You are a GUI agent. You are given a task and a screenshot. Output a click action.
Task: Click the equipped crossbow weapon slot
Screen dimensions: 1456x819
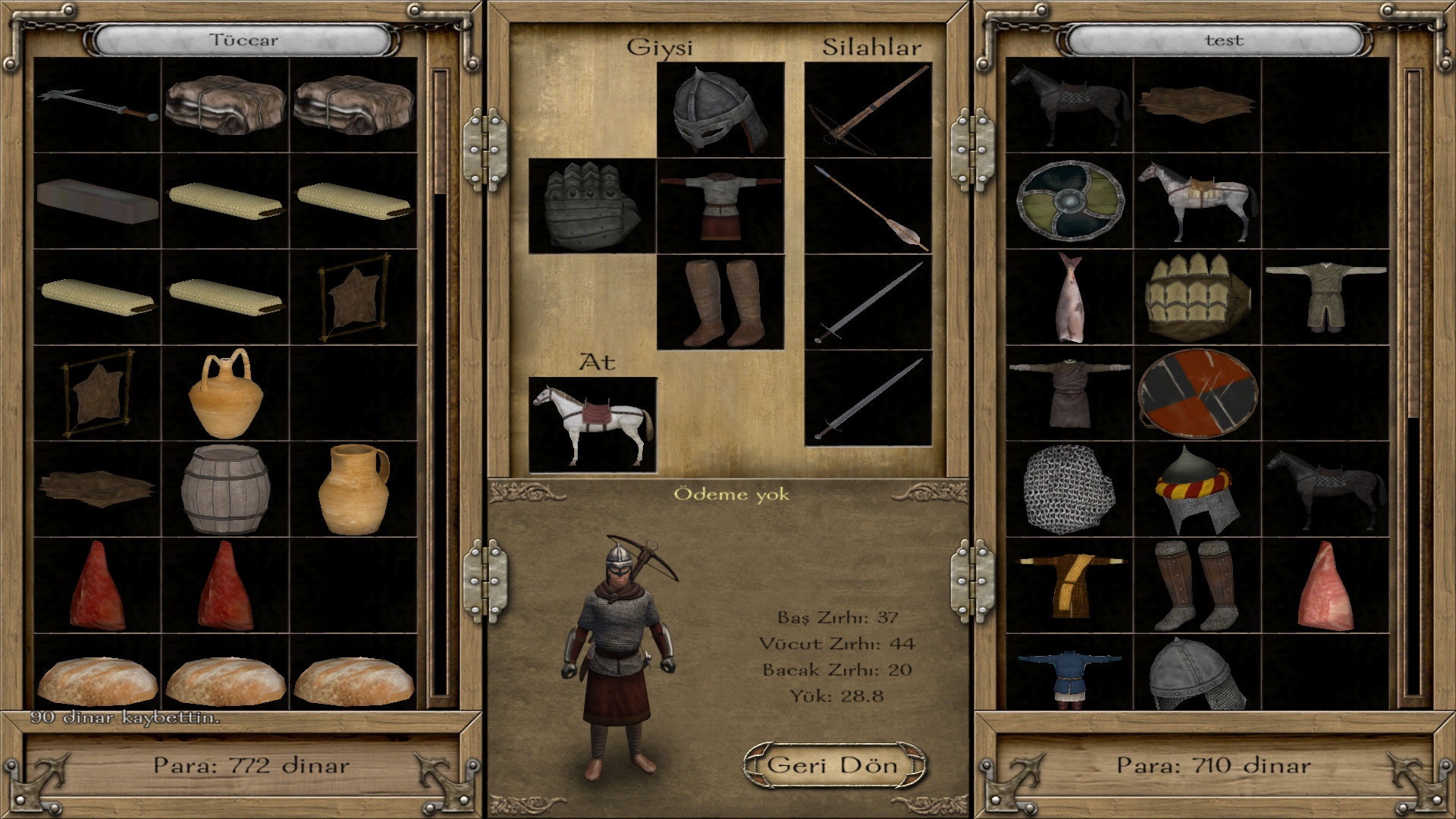tap(868, 110)
